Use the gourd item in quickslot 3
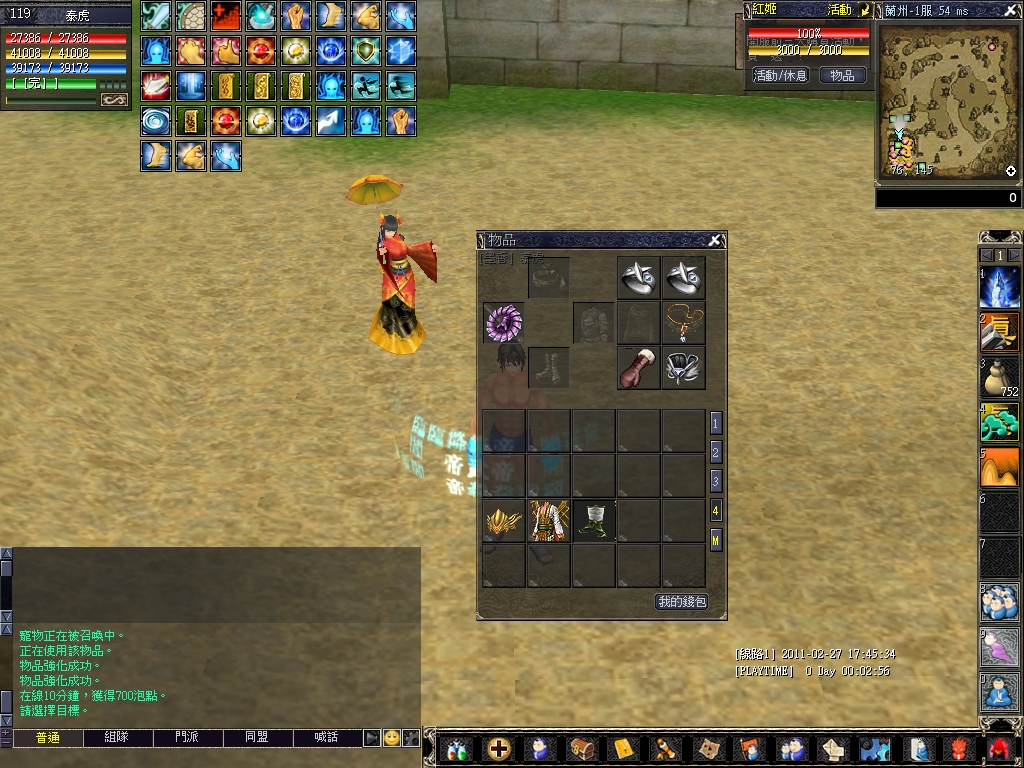This screenshot has width=1024, height=768. point(998,379)
